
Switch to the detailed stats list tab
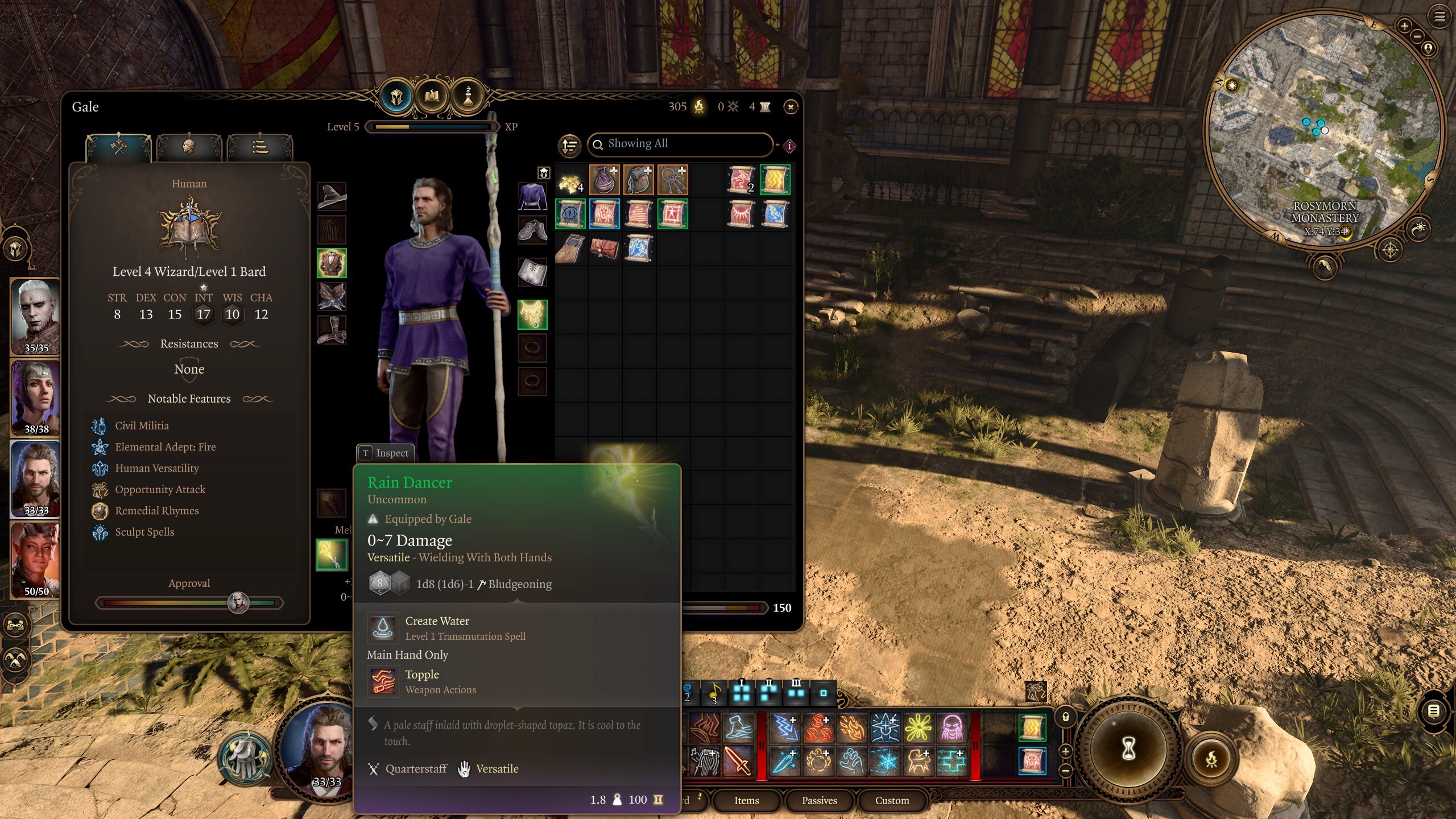(260, 148)
